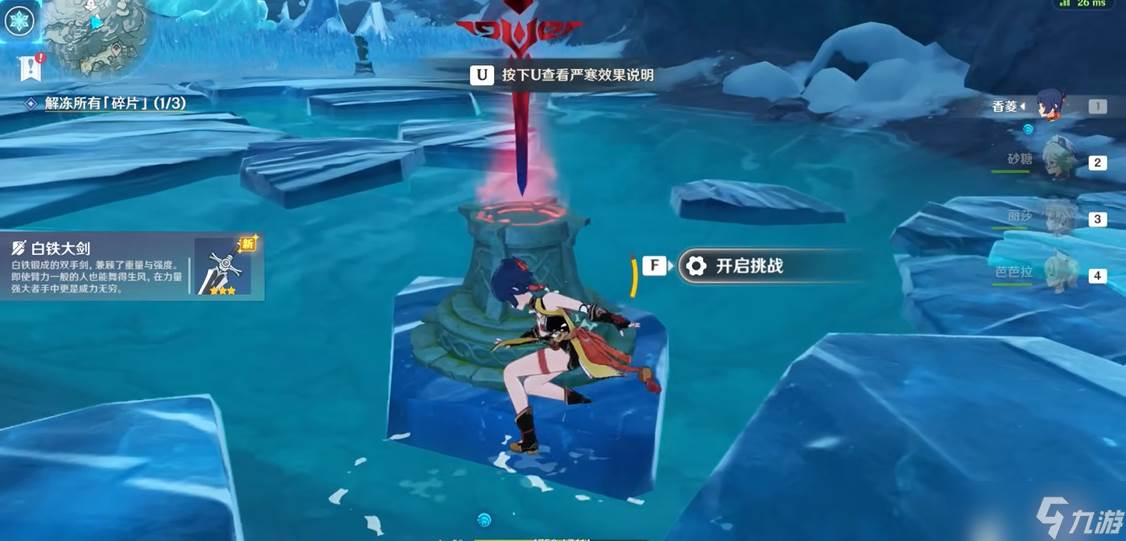Click the snowflake sheer cold status icon
Viewport: 1126px width, 541px height.
tap(19, 19)
